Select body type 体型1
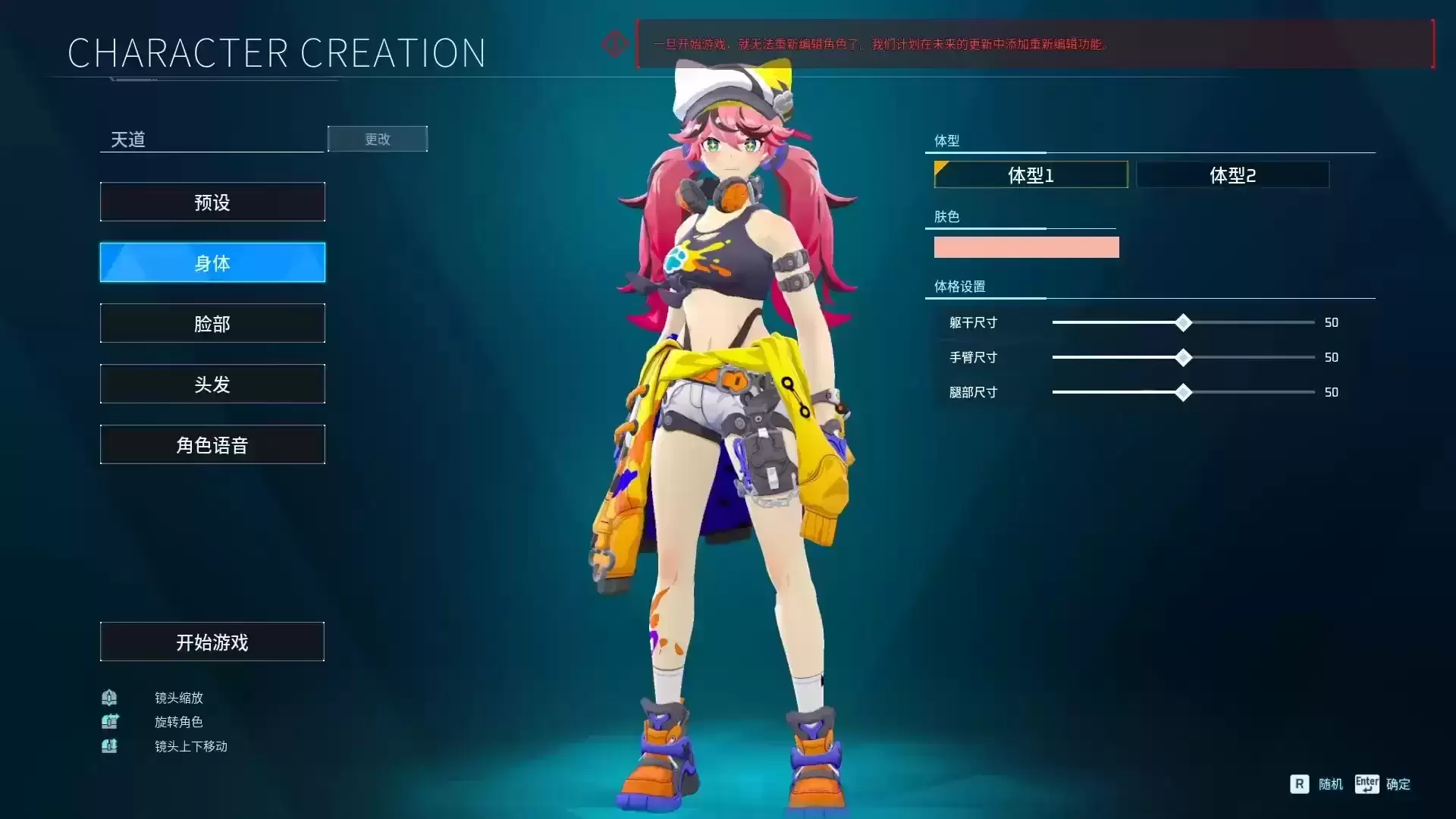This screenshot has width=1456, height=819. pyautogui.click(x=1030, y=174)
